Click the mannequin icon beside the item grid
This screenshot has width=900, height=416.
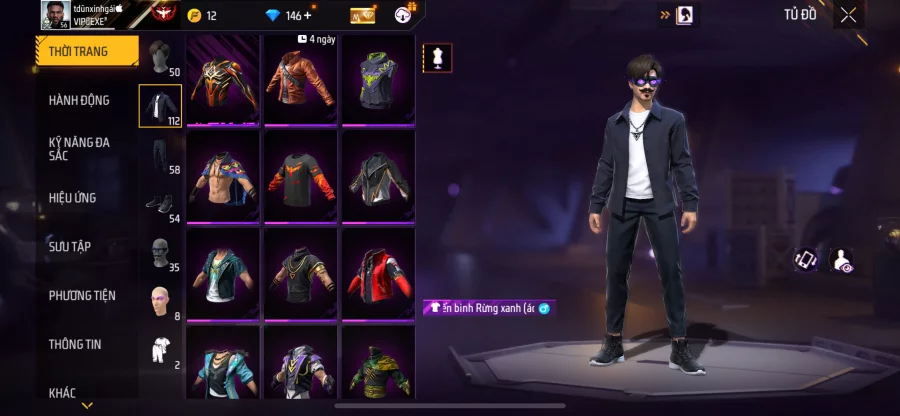436,58
